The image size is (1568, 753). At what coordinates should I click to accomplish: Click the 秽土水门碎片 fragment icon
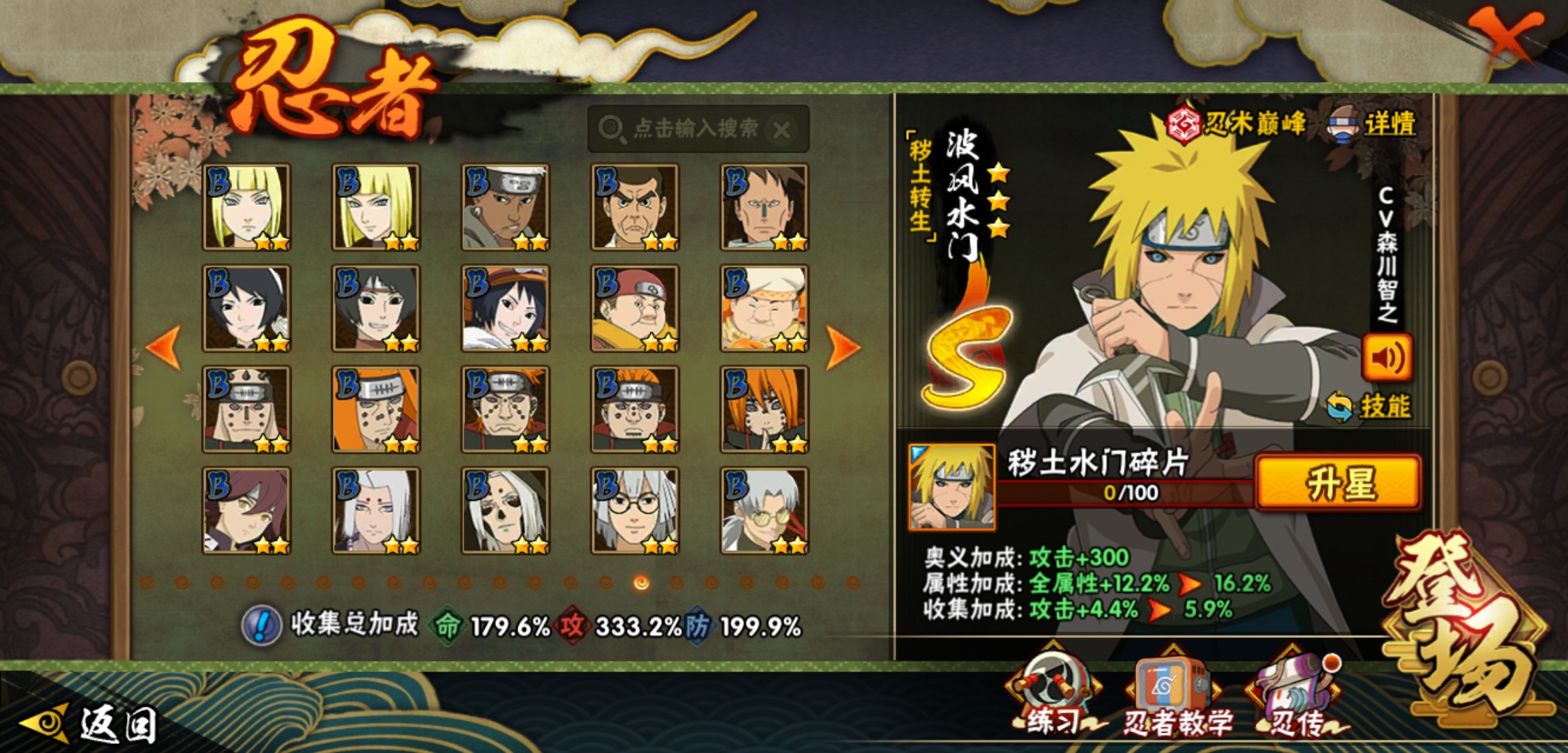951,487
